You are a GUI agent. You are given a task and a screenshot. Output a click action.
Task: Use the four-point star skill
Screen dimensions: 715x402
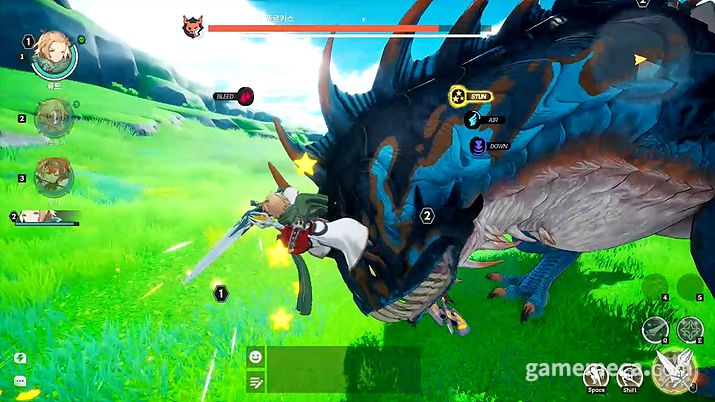(x=690, y=329)
